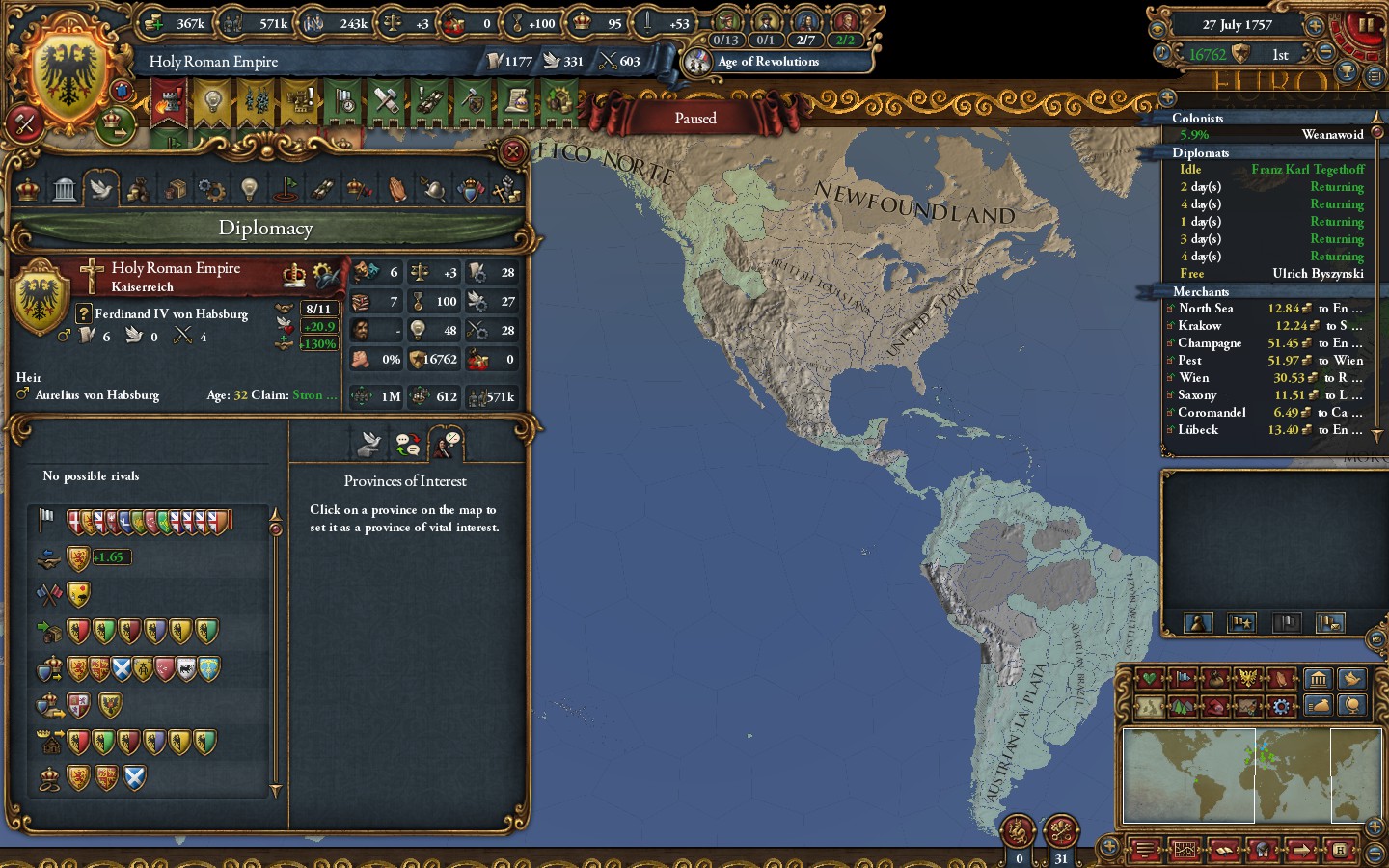Open the Government tab with columned building icon
1389x868 pixels.
pyautogui.click(x=65, y=189)
